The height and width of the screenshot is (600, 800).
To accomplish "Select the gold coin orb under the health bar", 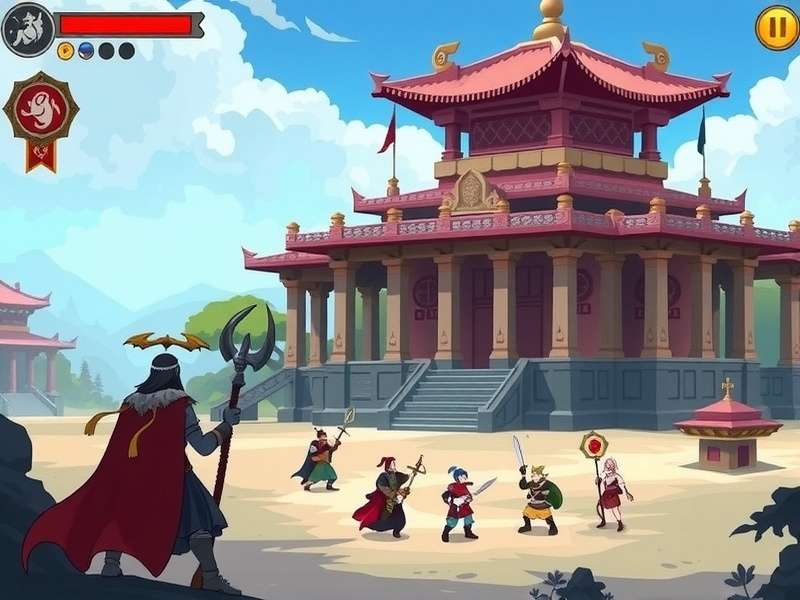I will pyautogui.click(x=66, y=51).
